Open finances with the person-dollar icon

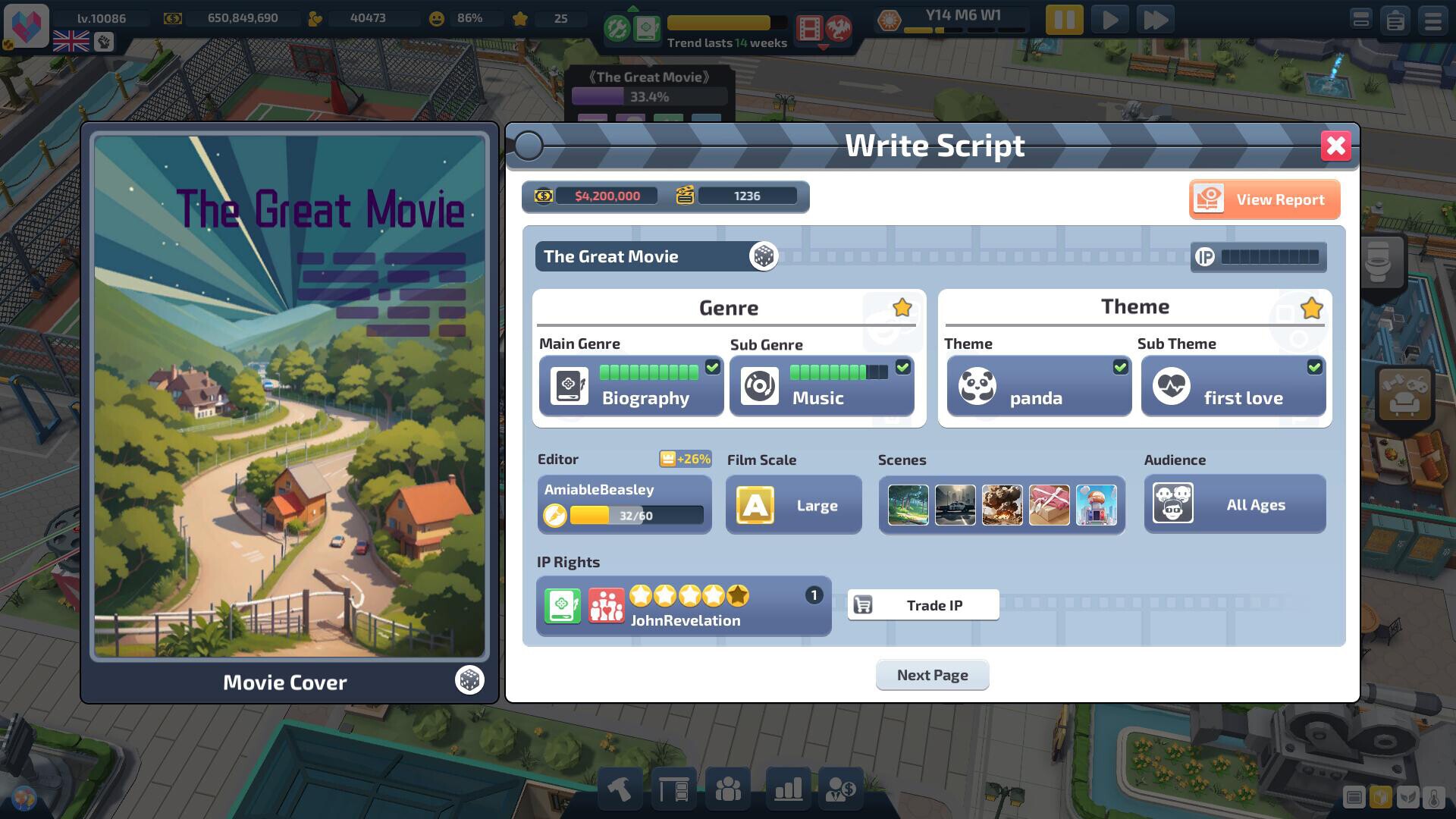[842, 789]
